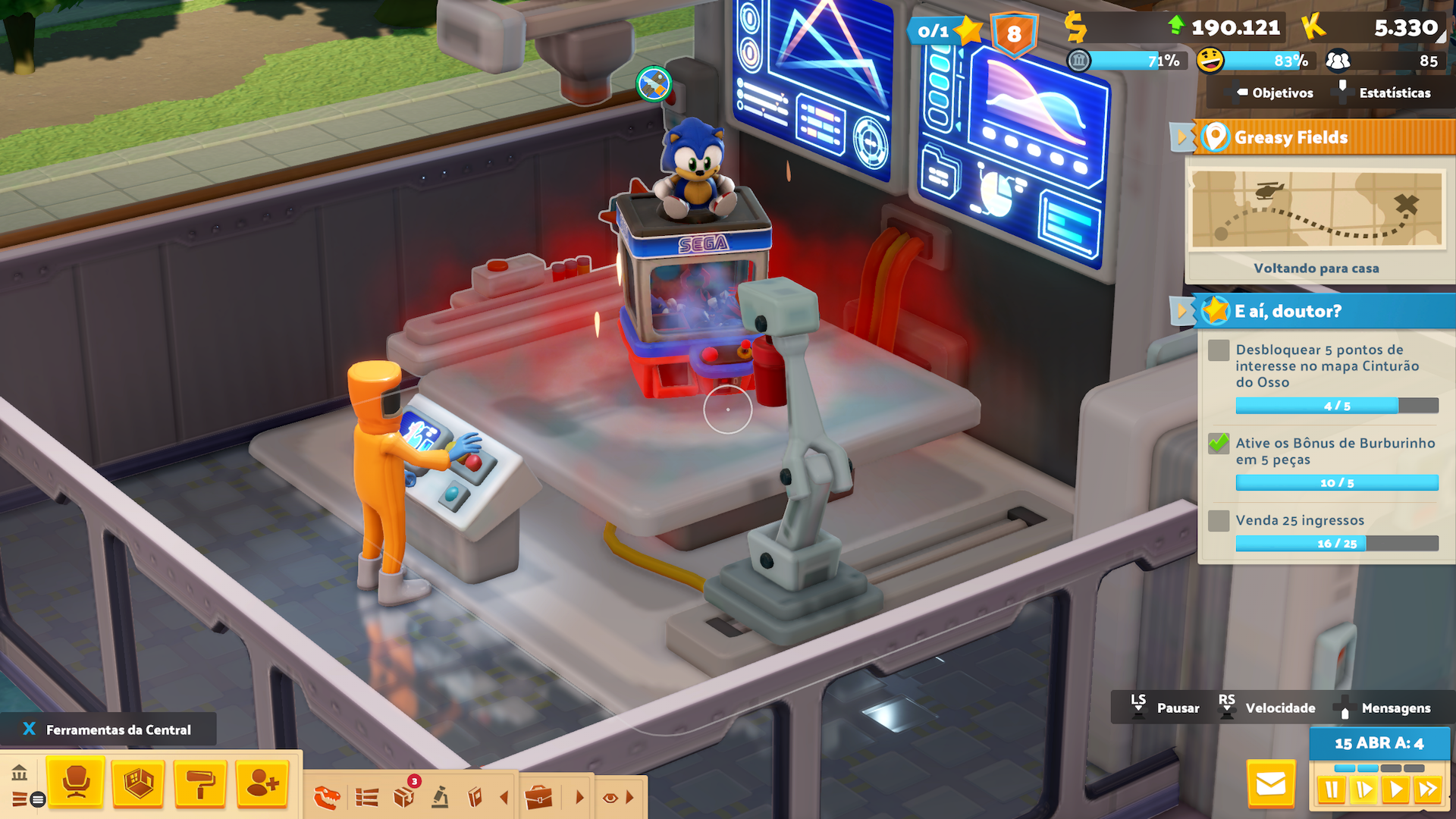Click the museum building icon
The width and height of the screenshot is (1456, 819).
(x=20, y=773)
